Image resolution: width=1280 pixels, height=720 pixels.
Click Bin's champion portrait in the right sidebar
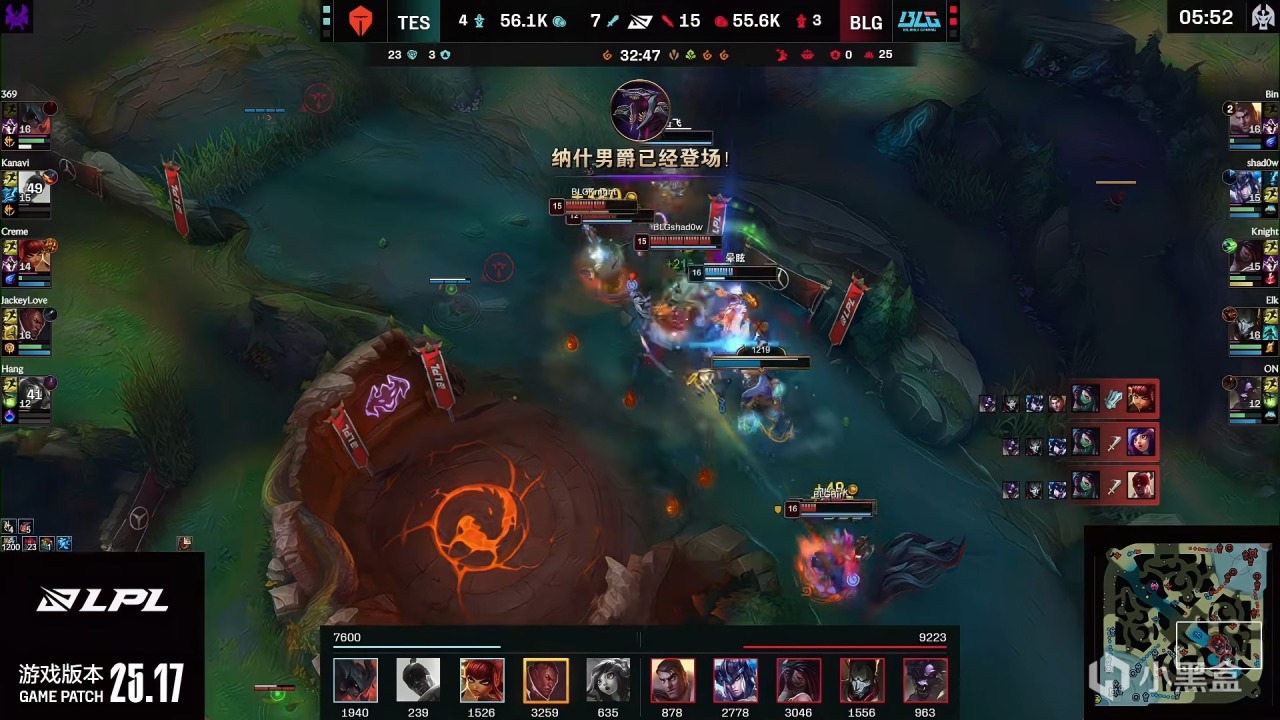click(1246, 119)
